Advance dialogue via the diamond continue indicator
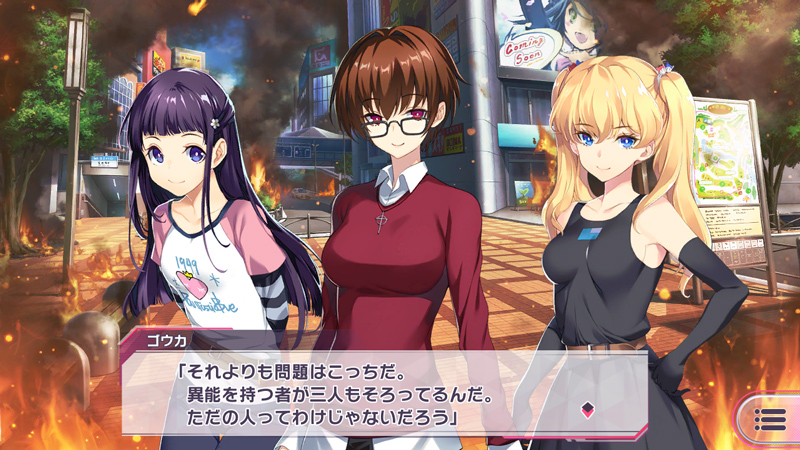This screenshot has width=800, height=450. 590,408
